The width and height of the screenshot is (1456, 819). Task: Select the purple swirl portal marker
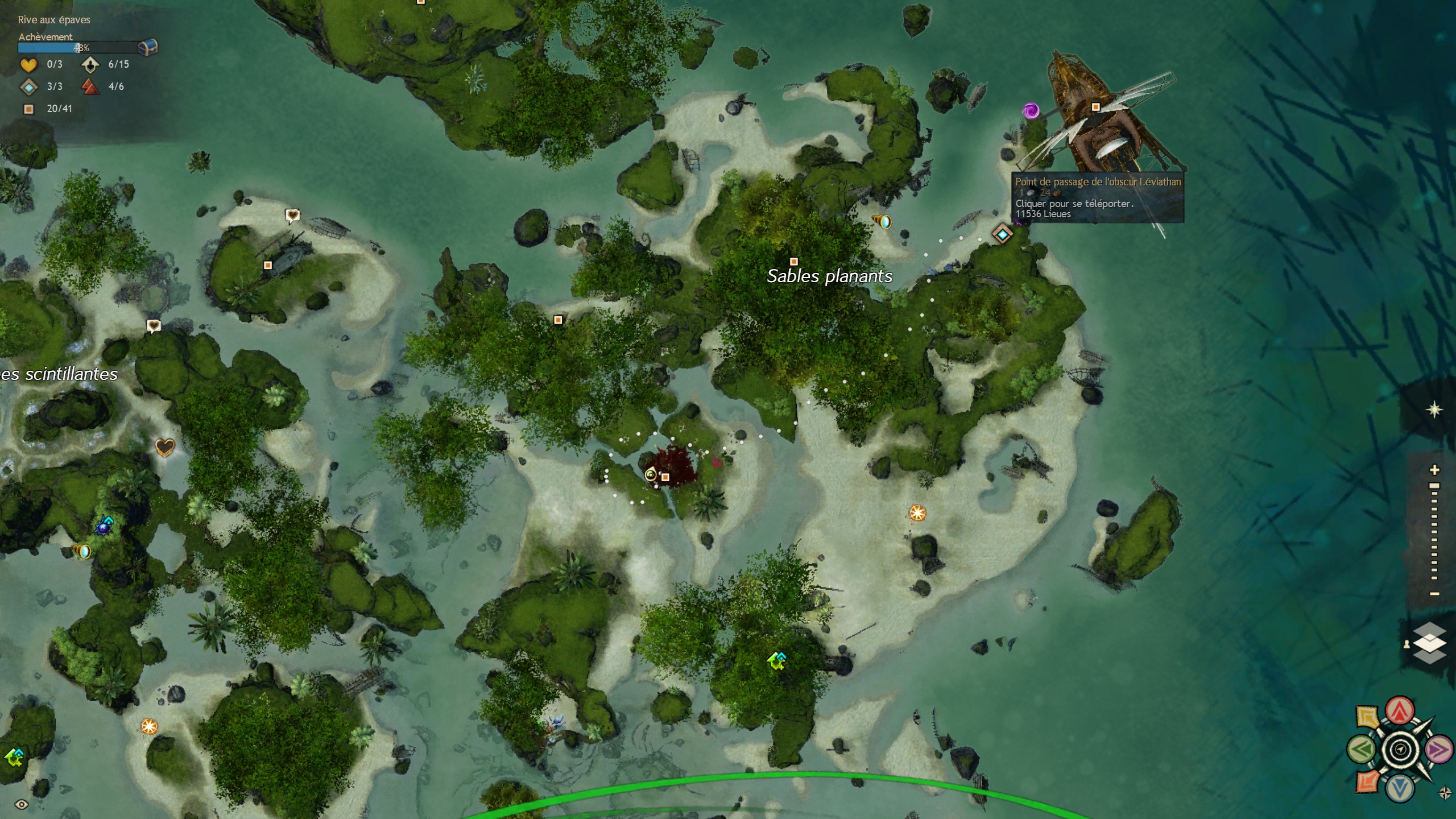pos(1031,110)
